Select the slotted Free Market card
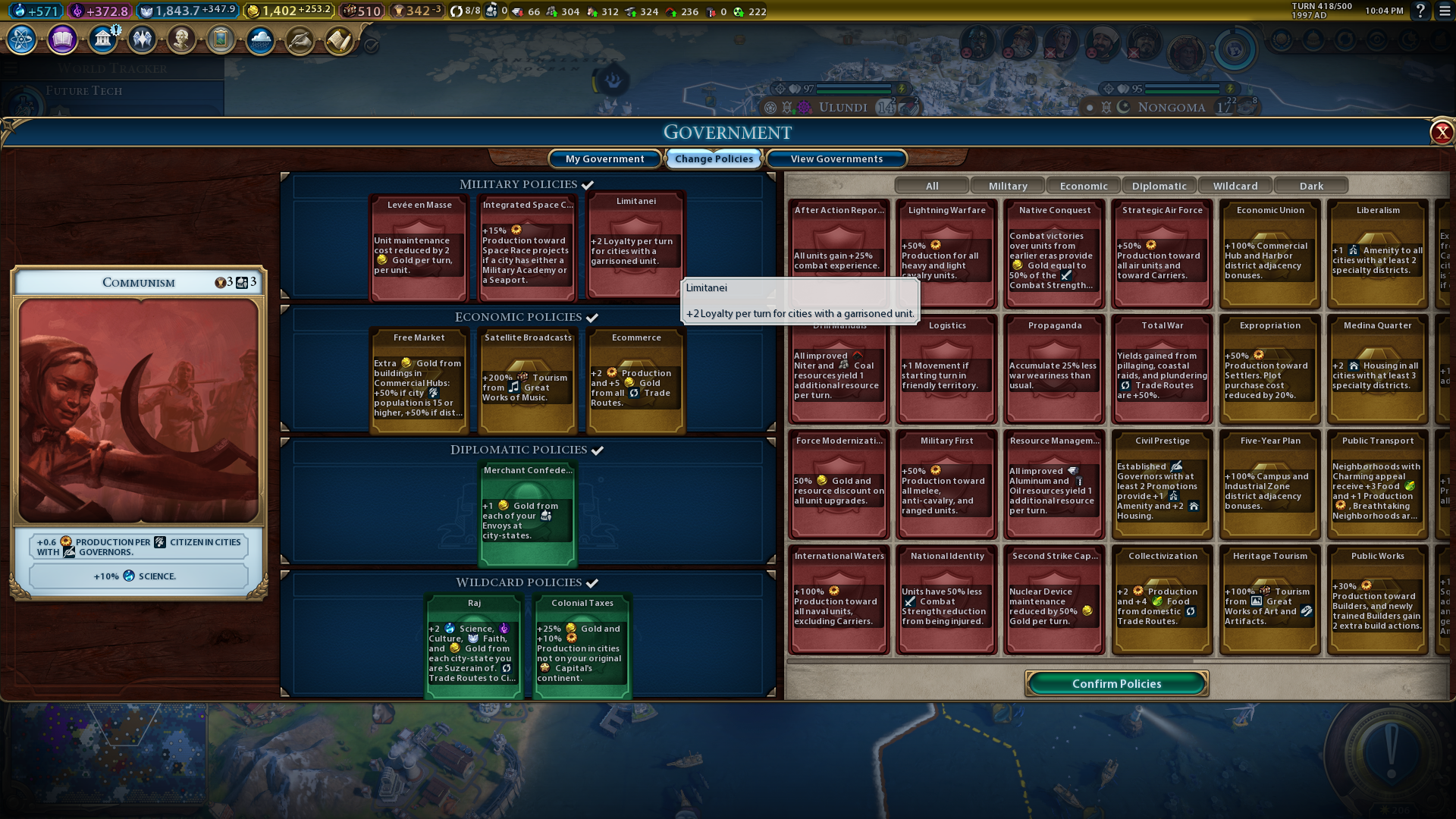Viewport: 1456px width, 819px height. [419, 380]
